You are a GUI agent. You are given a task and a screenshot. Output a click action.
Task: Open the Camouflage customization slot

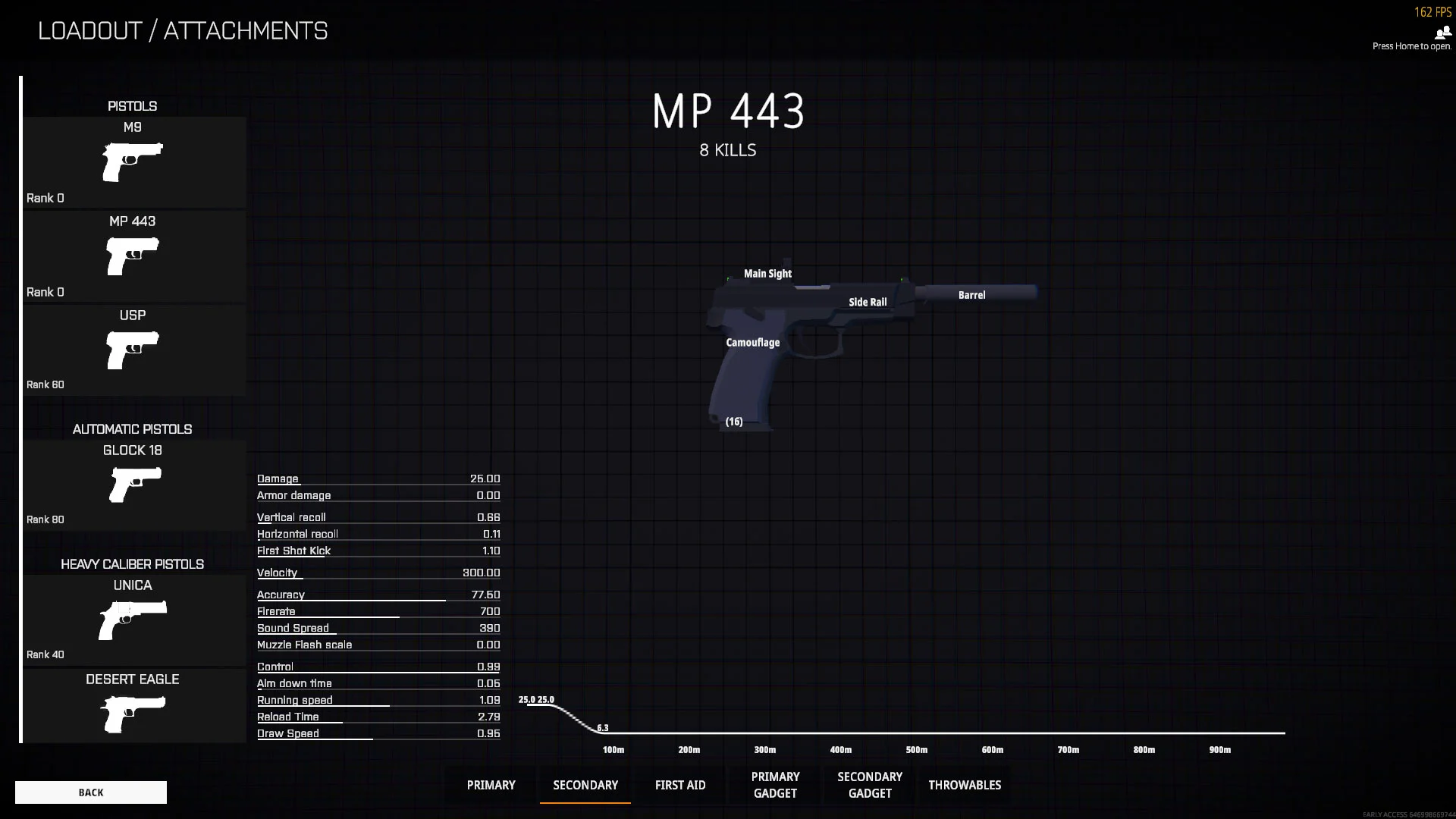[x=752, y=343]
